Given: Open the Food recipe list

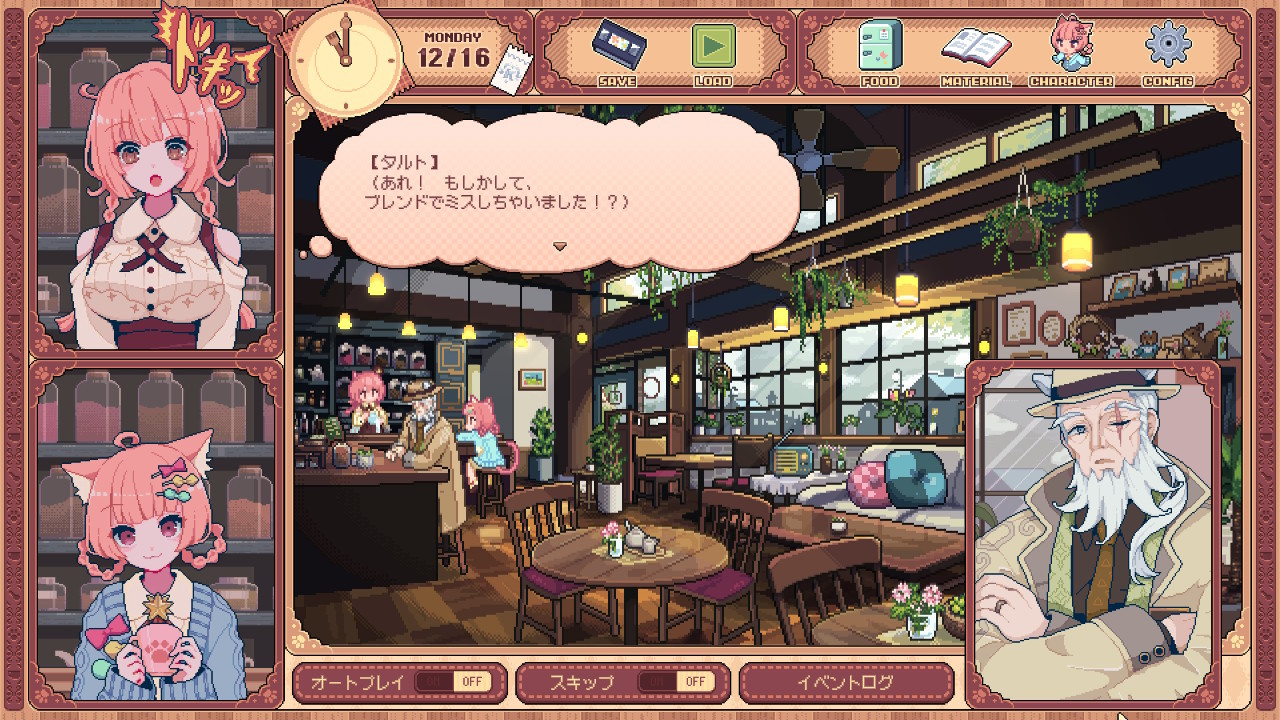Looking at the screenshot, I should (880, 52).
